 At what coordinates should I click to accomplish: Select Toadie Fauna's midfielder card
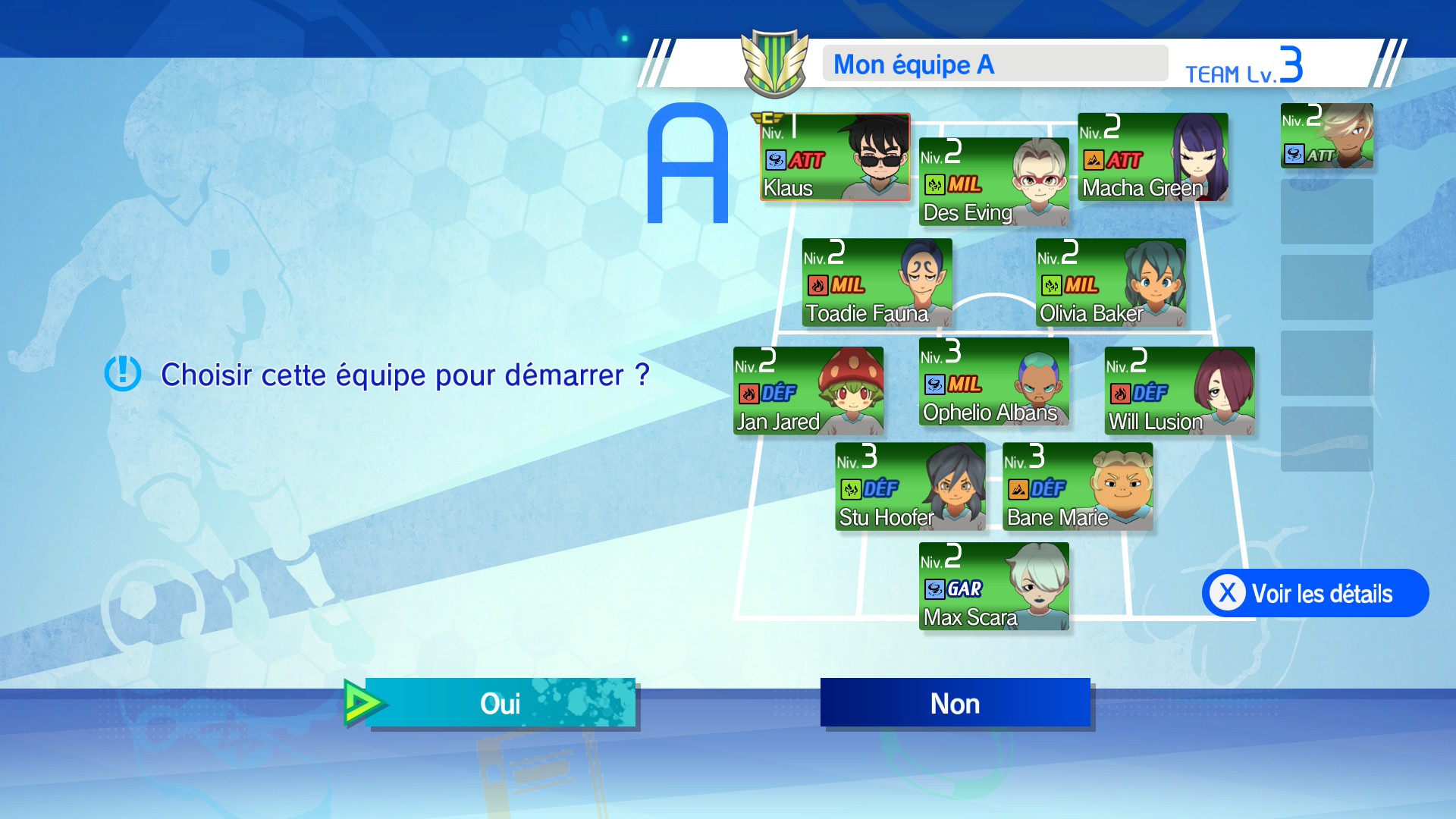(x=877, y=283)
